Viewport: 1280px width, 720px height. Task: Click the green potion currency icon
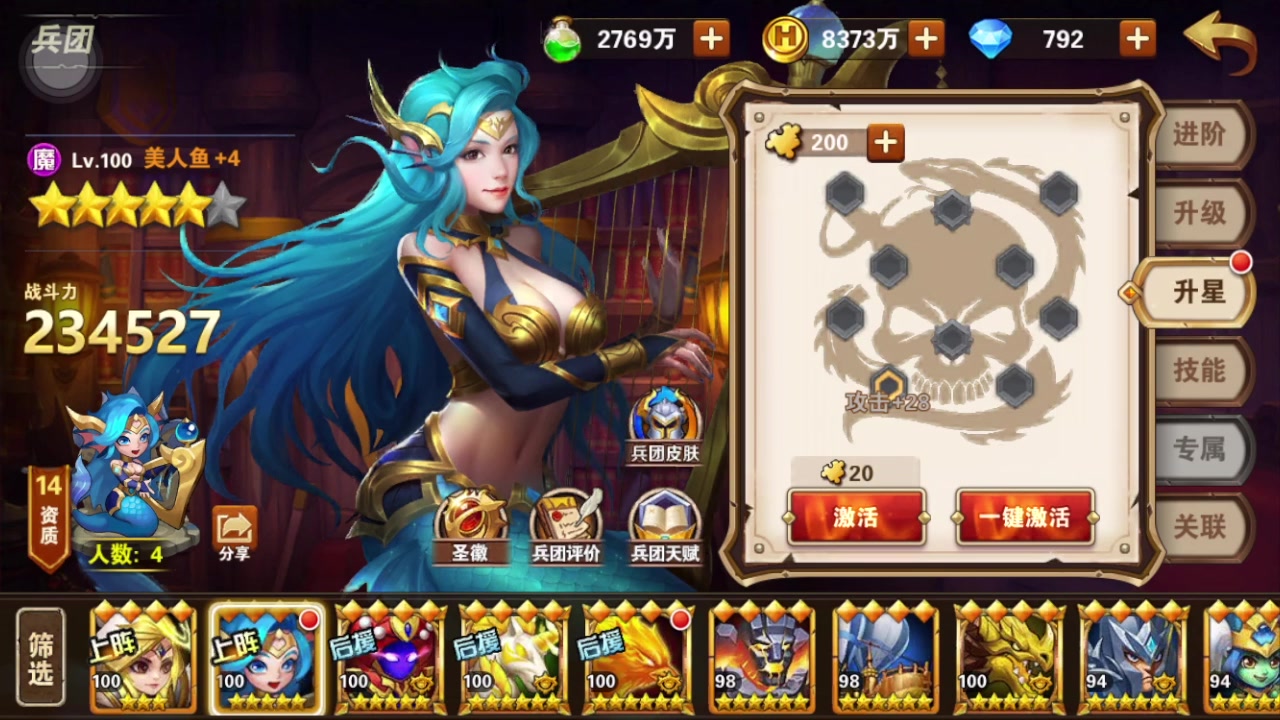(565, 39)
